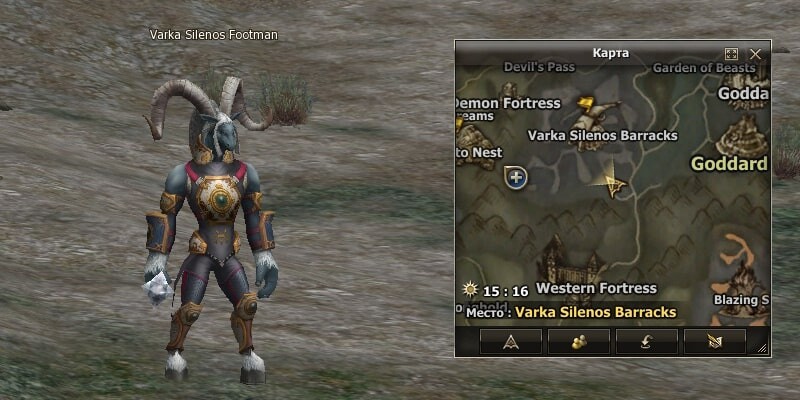Click the Western Fortress castle on the map
Screen dimensions: 800x400
point(569,262)
